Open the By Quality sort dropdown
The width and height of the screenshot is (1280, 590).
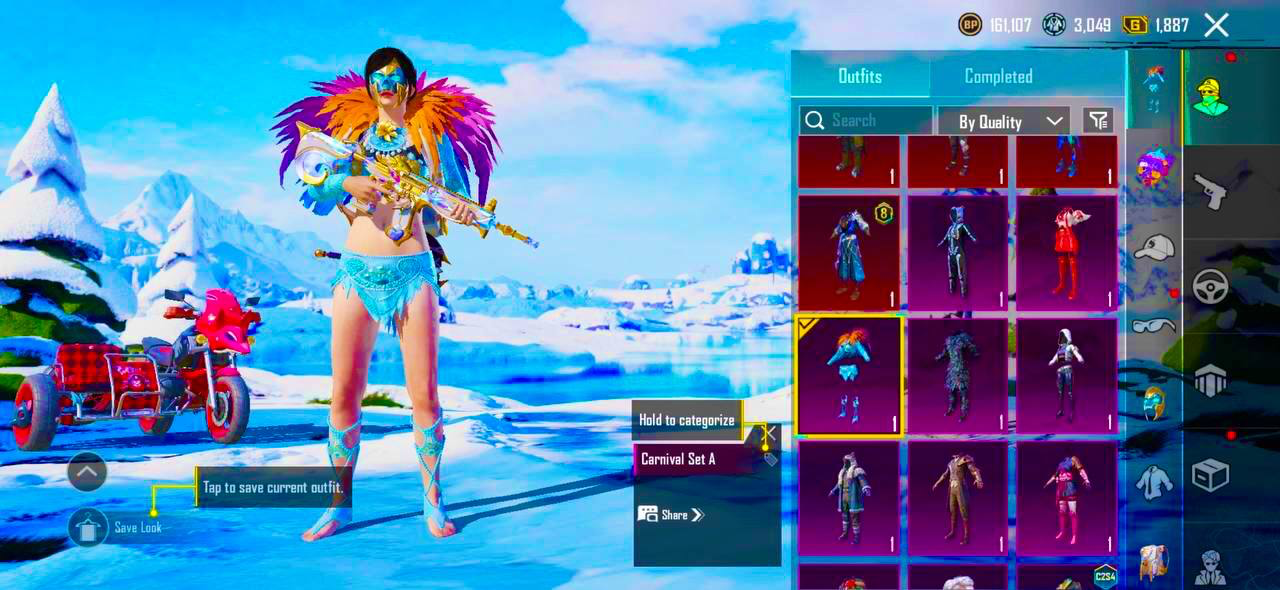click(x=1004, y=121)
